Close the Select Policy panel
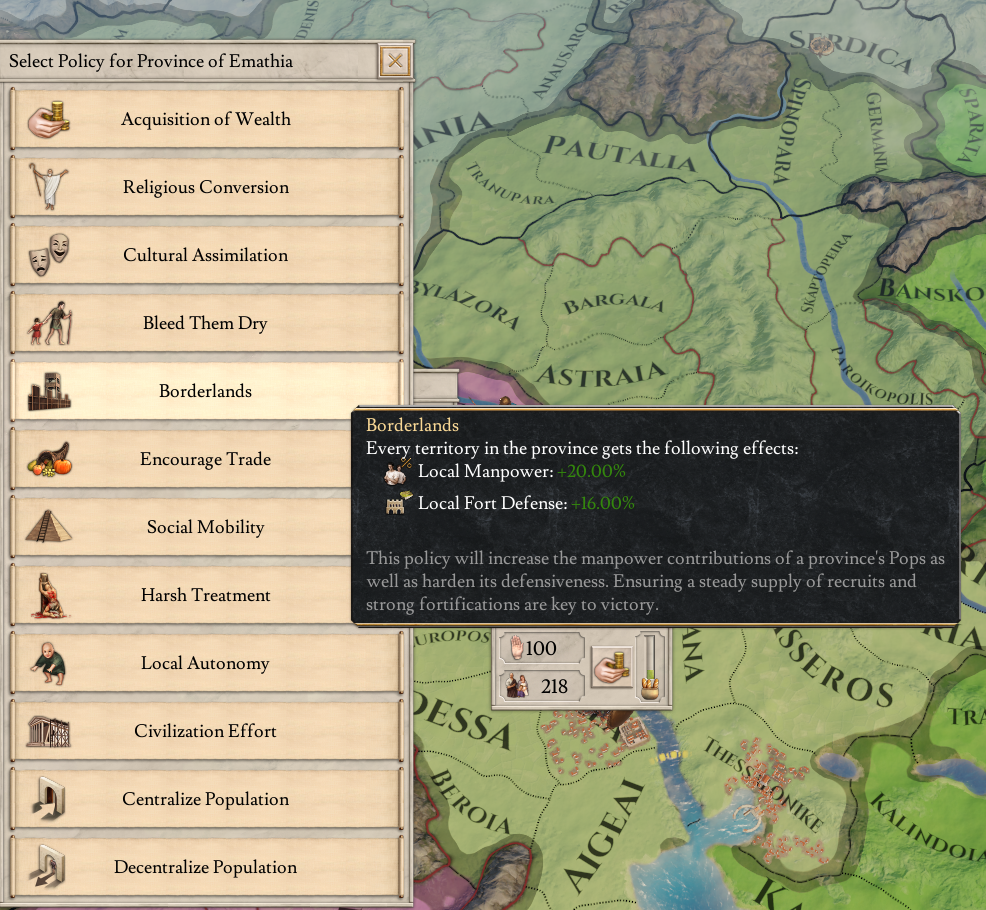Viewport: 986px width, 910px height. [x=395, y=62]
